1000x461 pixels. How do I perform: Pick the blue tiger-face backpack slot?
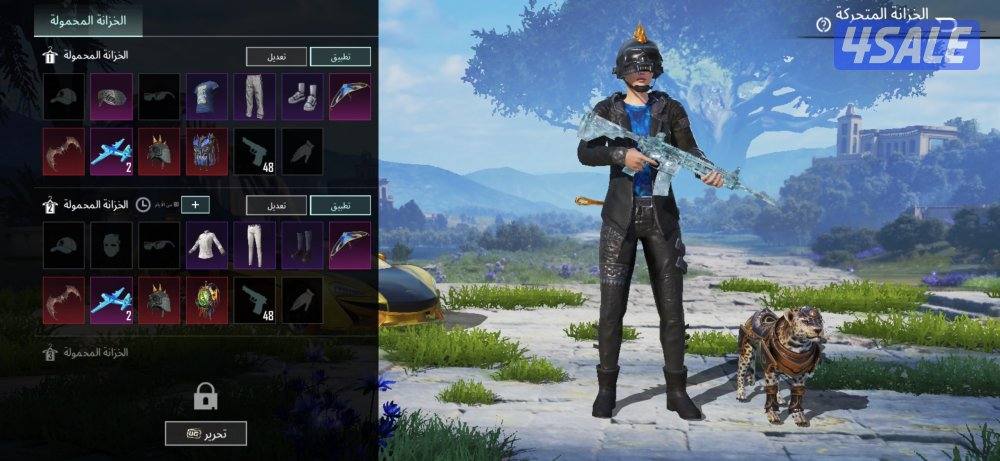207,151
